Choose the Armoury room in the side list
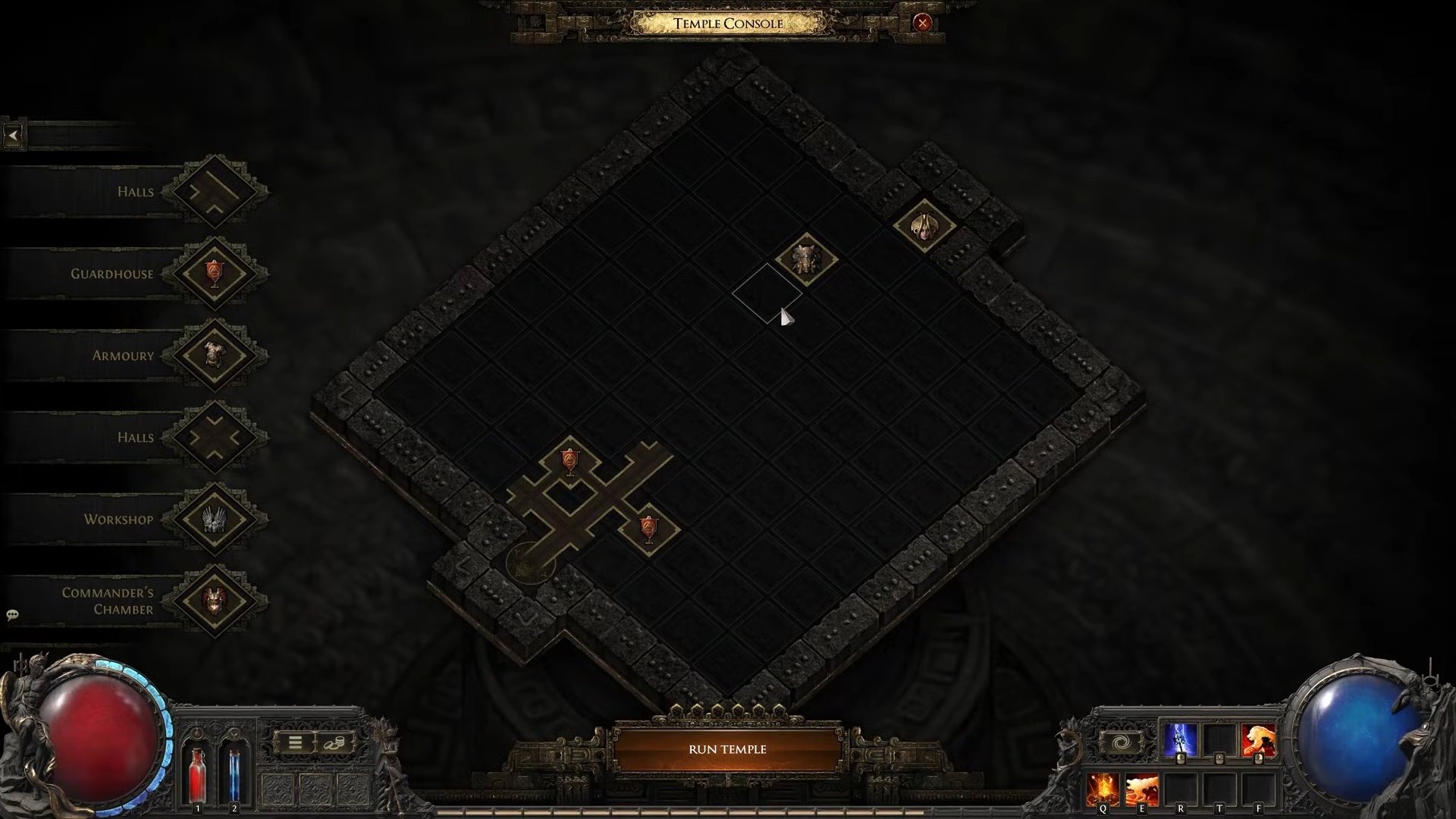 pyautogui.click(x=215, y=355)
